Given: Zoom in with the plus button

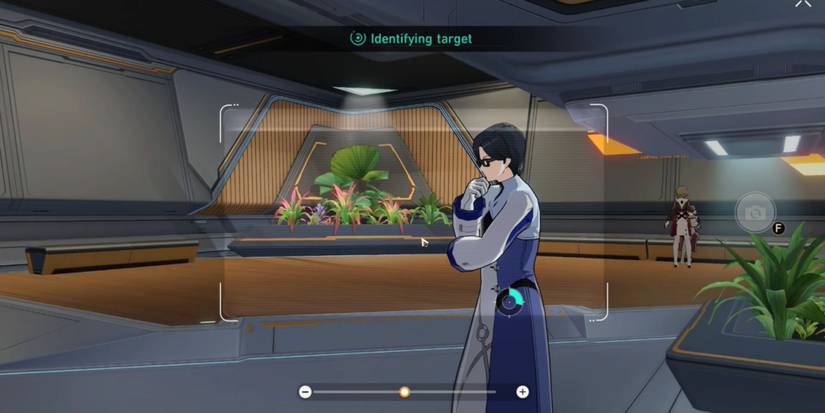Looking at the screenshot, I should click(522, 392).
